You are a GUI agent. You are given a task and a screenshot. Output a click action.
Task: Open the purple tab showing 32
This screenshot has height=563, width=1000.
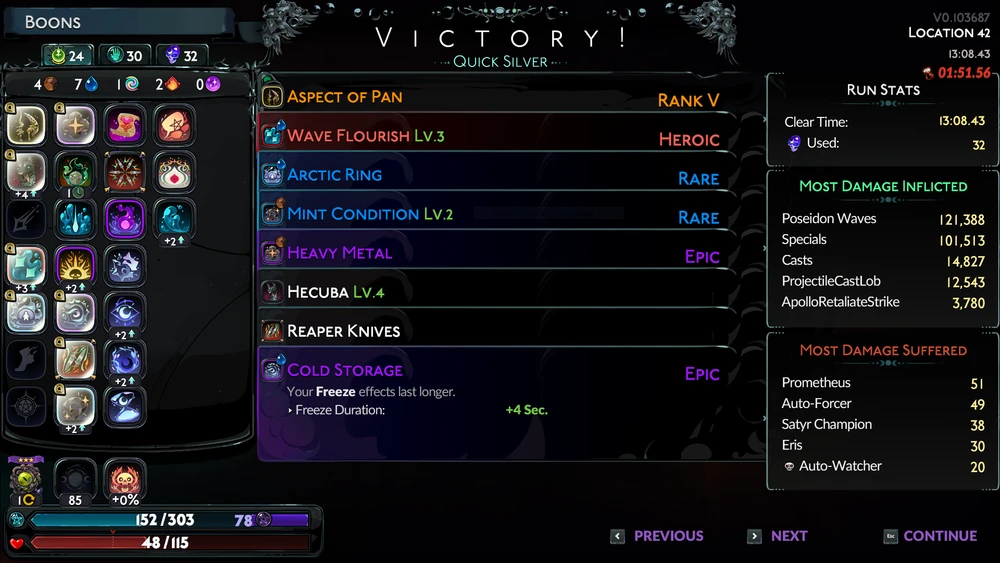coord(181,56)
